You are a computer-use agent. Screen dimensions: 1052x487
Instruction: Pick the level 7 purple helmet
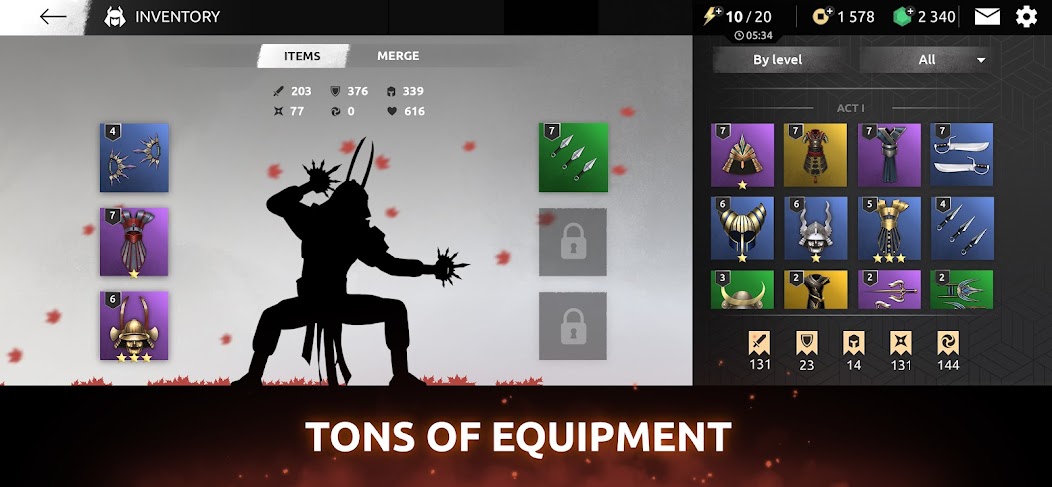coord(742,155)
